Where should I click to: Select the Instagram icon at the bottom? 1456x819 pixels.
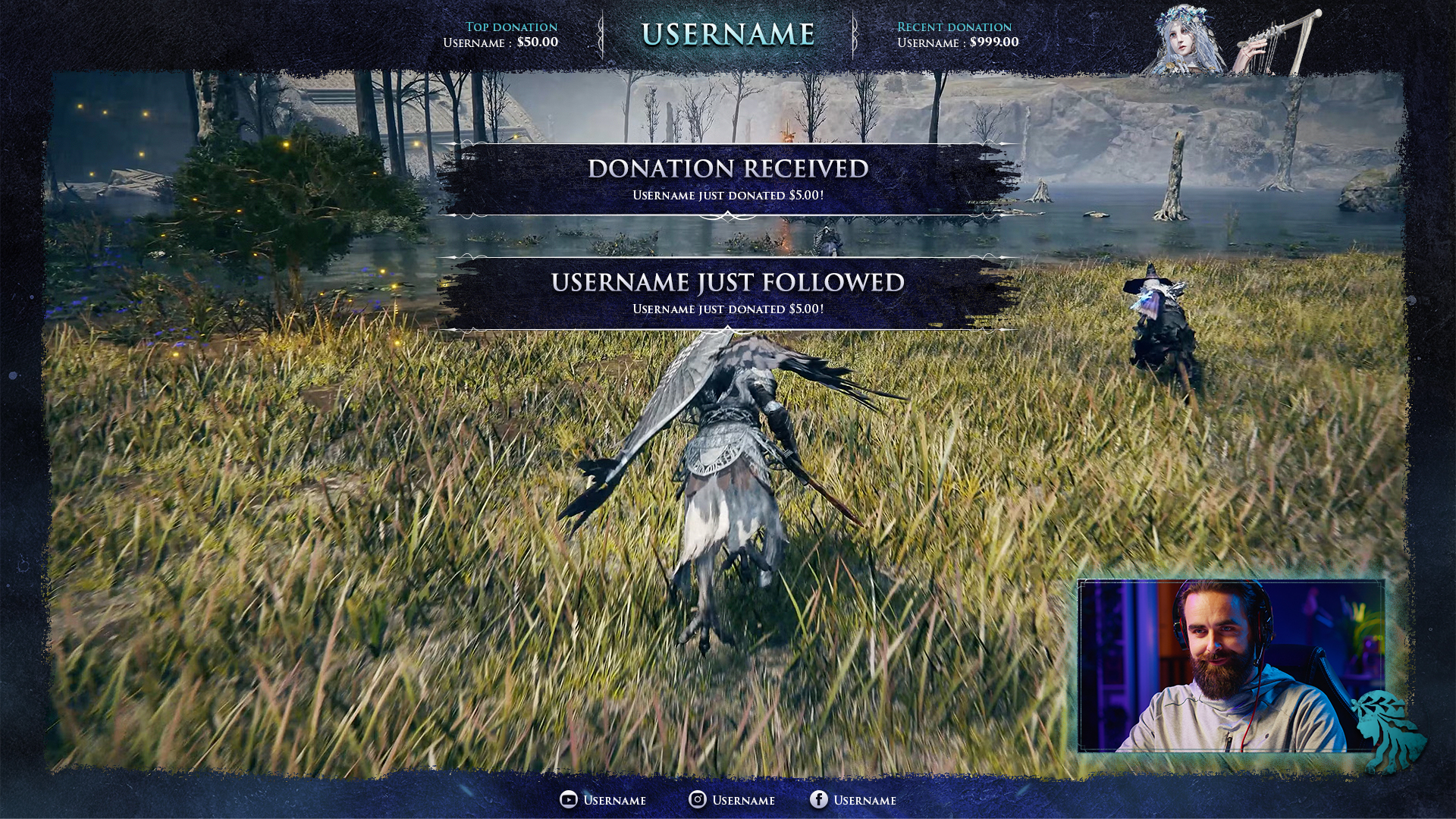696,800
